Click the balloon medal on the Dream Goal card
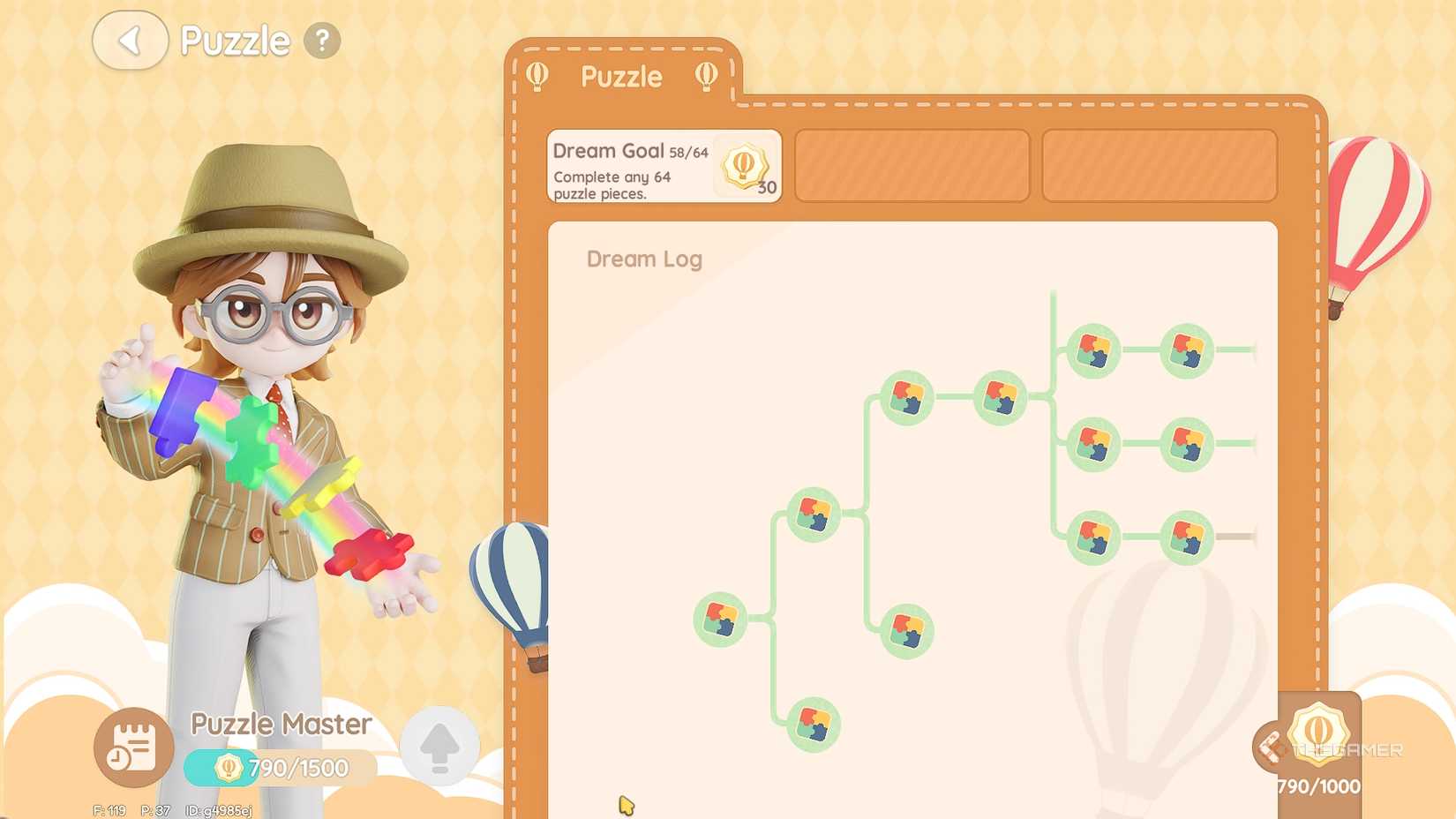Screen dimensions: 1456x819 click(x=742, y=166)
